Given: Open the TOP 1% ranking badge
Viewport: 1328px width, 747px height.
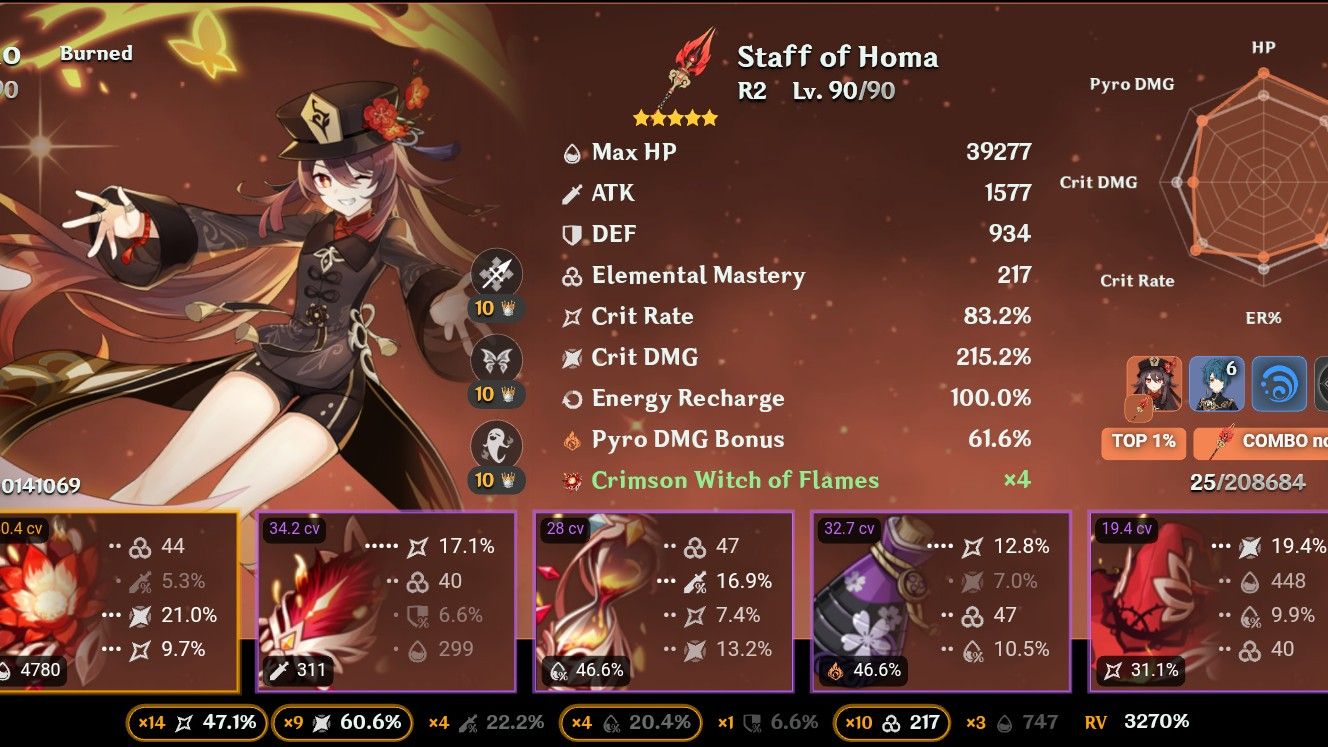Looking at the screenshot, I should 1143,443.
